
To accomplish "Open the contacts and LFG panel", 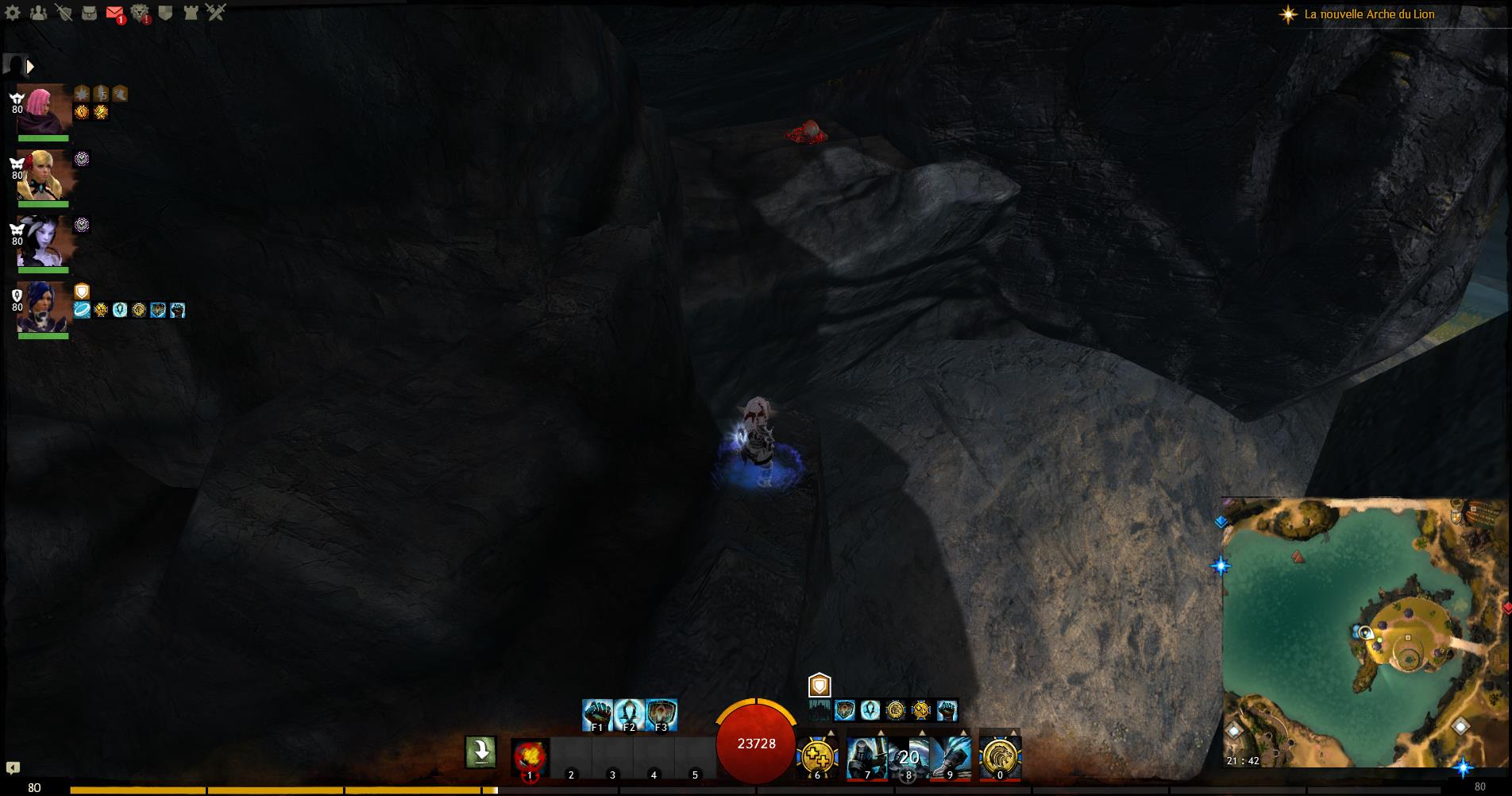I will click(x=38, y=13).
